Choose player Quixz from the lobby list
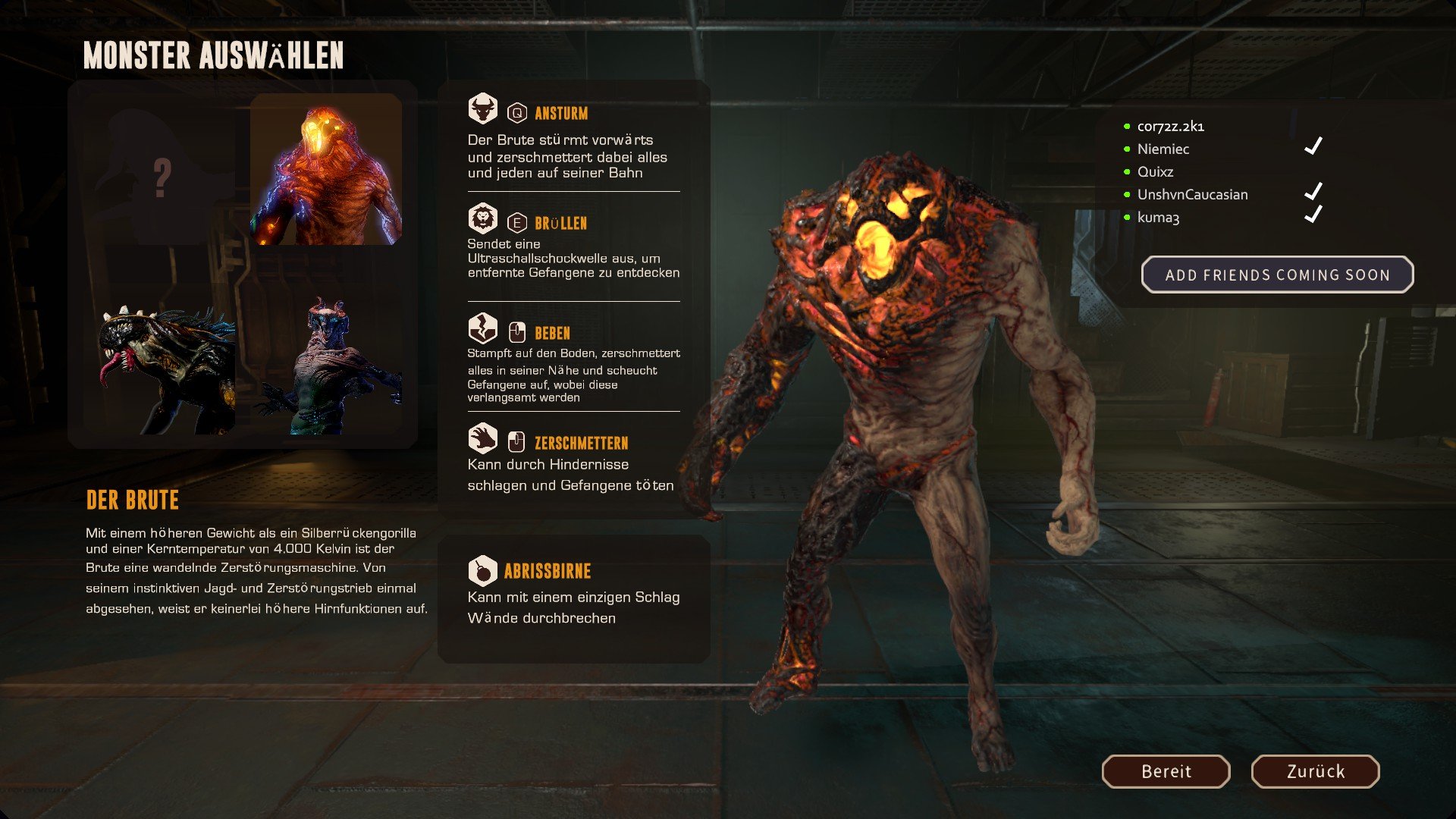 click(1155, 172)
